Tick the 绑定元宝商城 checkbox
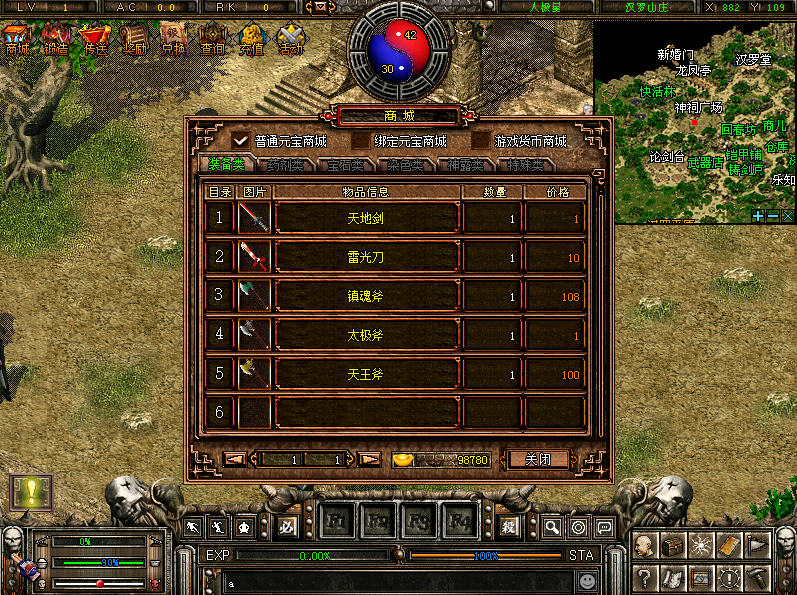 tap(360, 140)
